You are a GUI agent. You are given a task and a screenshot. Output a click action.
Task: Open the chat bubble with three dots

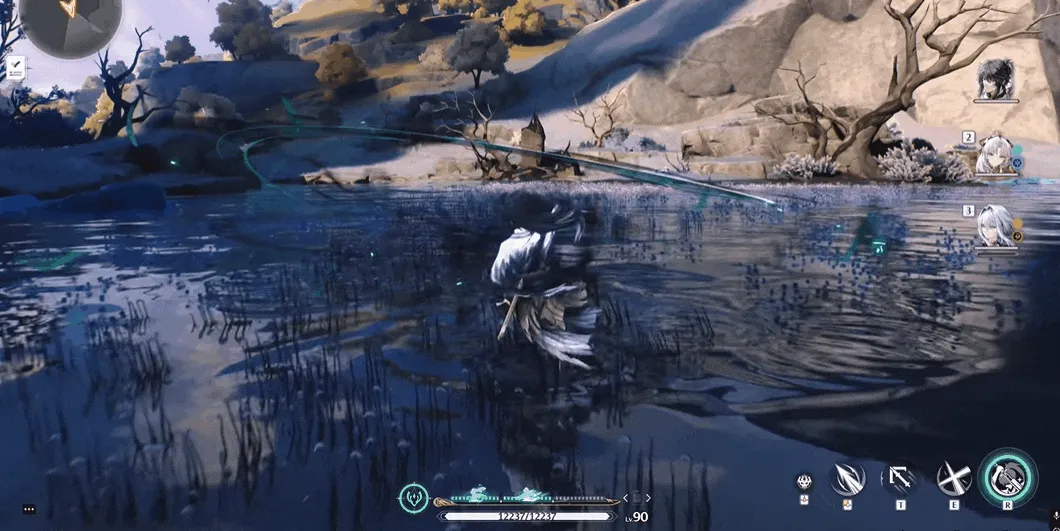tap(29, 509)
